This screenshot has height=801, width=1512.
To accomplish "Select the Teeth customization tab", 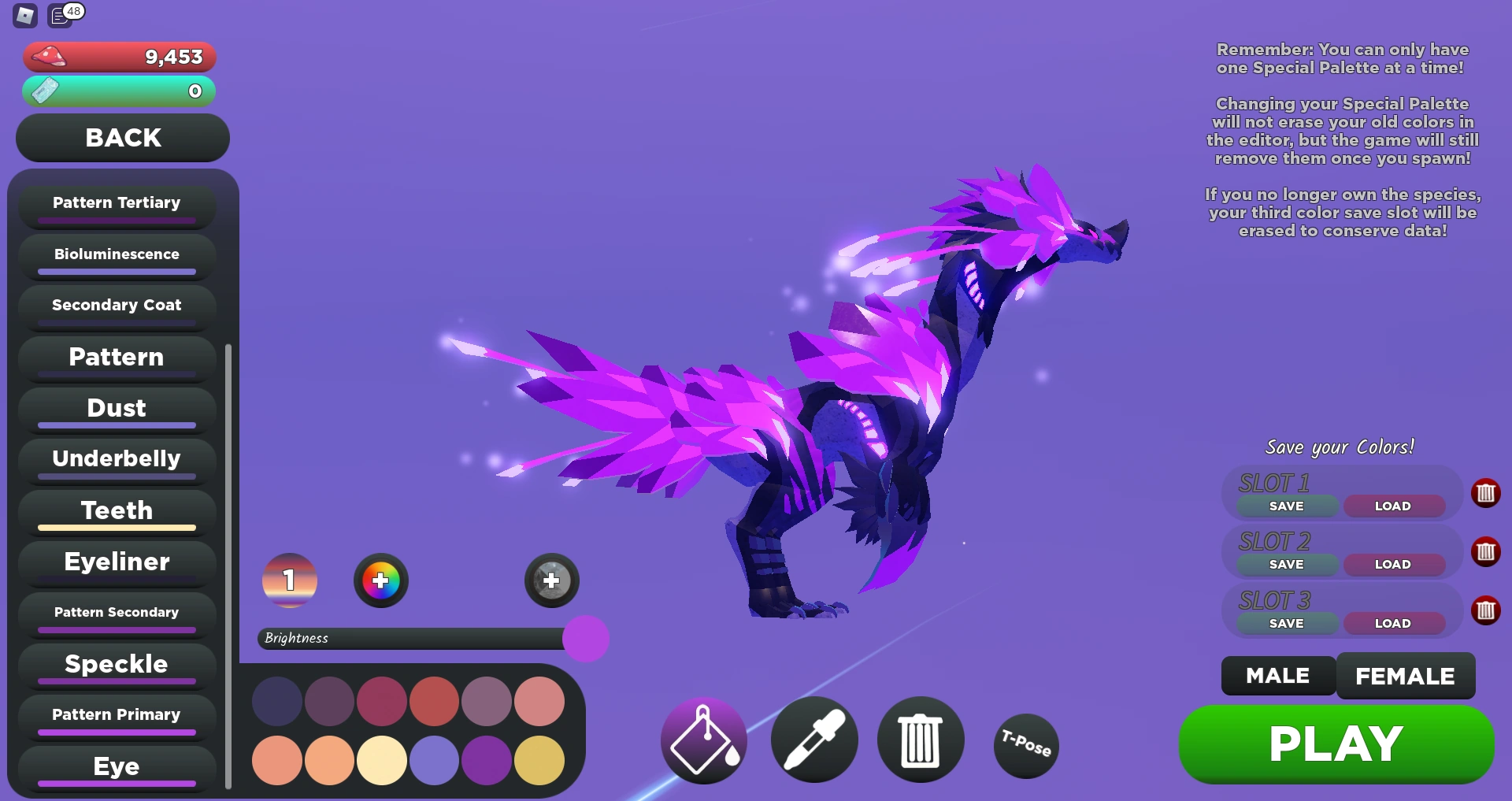I will coord(115,510).
